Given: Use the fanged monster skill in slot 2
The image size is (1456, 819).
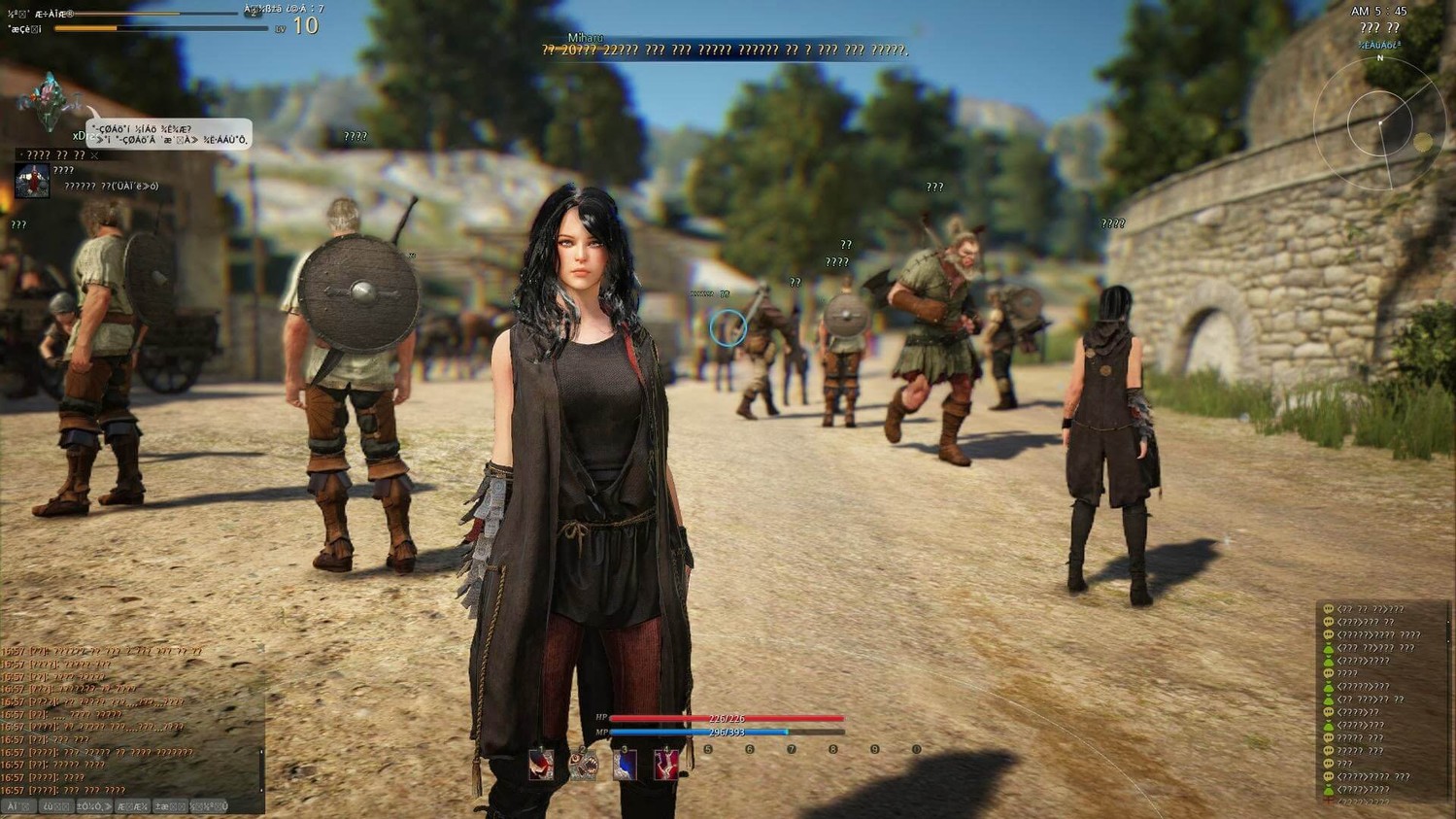Looking at the screenshot, I should pos(583,765).
